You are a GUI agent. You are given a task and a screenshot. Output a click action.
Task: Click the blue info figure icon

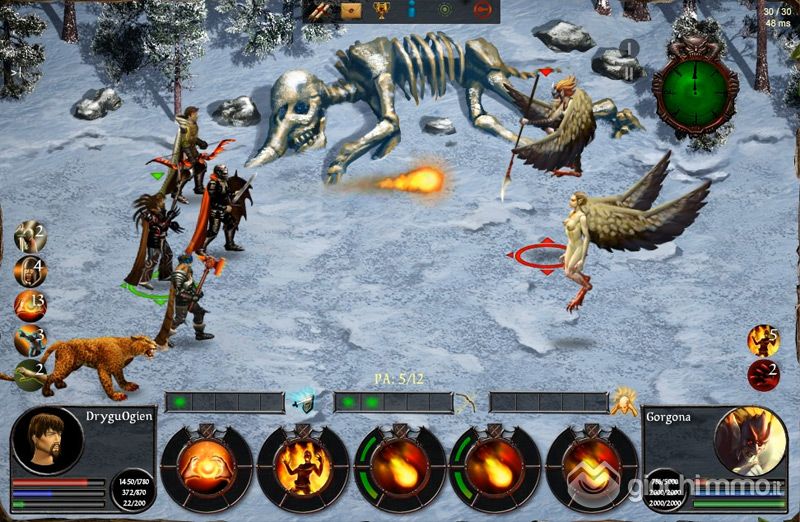click(x=412, y=11)
